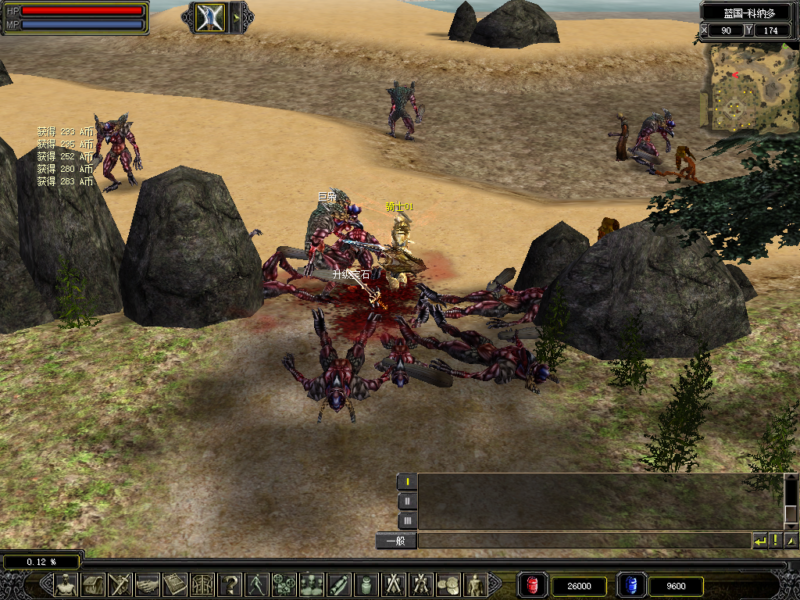The height and width of the screenshot is (600, 800).
Task: Click the crossed swords skill icon at top
Action: 210,17
